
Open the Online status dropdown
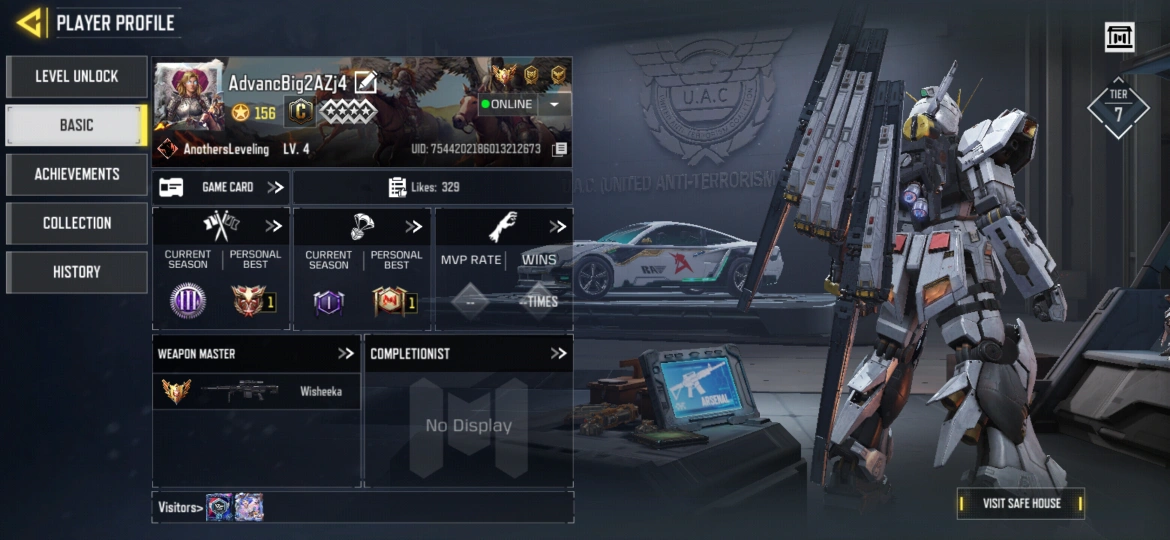[x=554, y=104]
